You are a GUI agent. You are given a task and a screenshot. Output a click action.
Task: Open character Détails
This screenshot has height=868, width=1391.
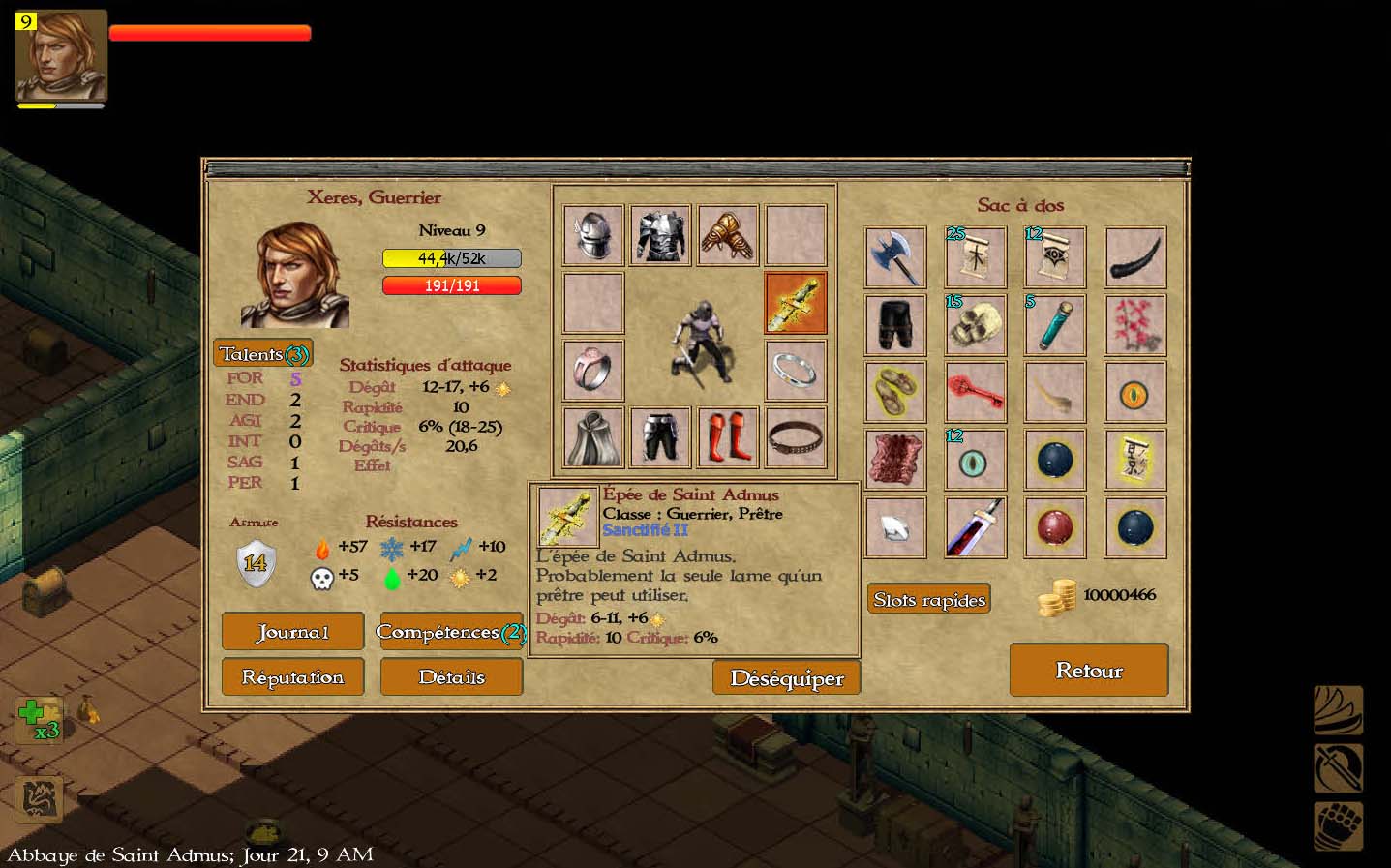(x=451, y=677)
